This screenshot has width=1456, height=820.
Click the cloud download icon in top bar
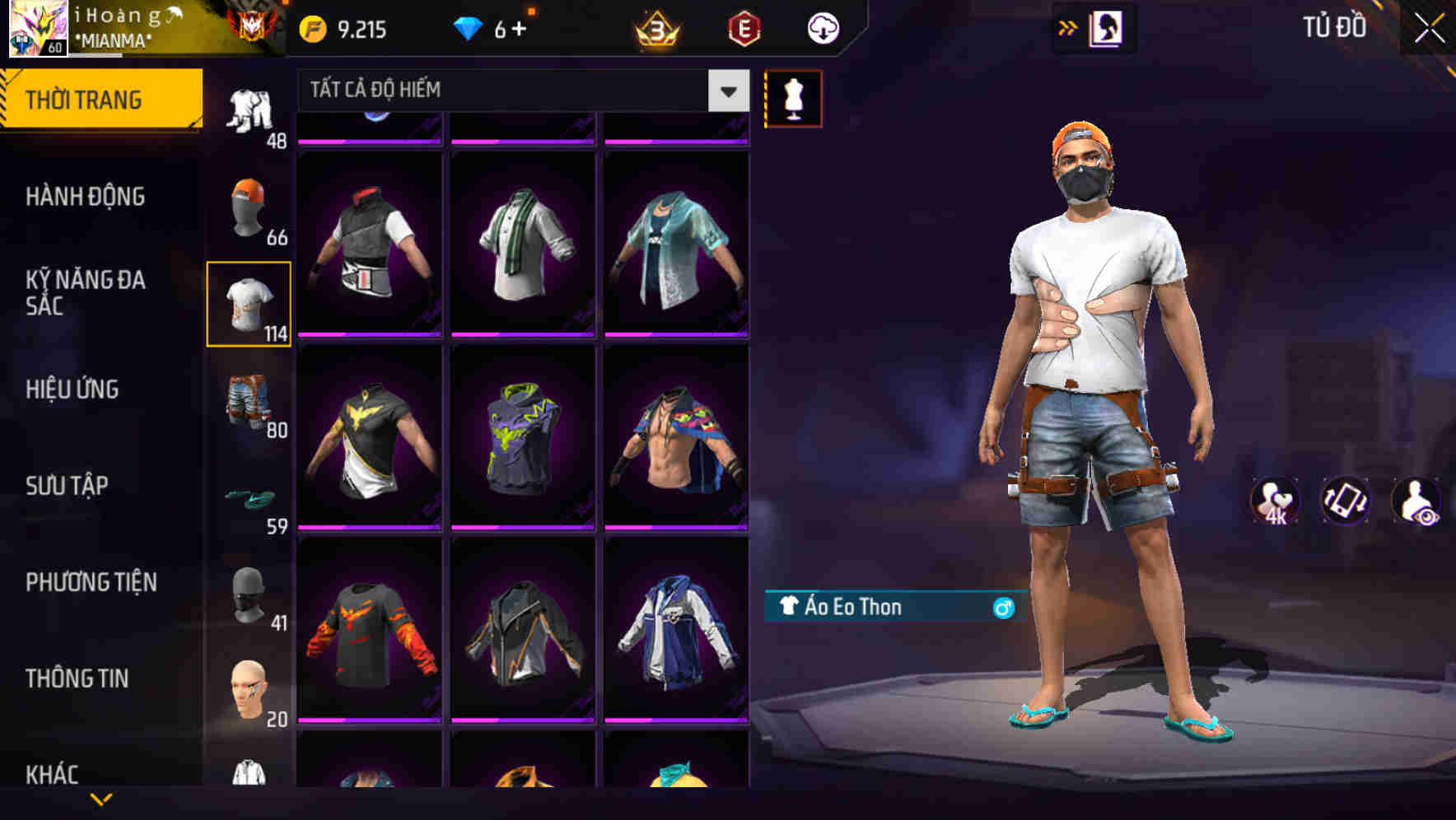821,27
